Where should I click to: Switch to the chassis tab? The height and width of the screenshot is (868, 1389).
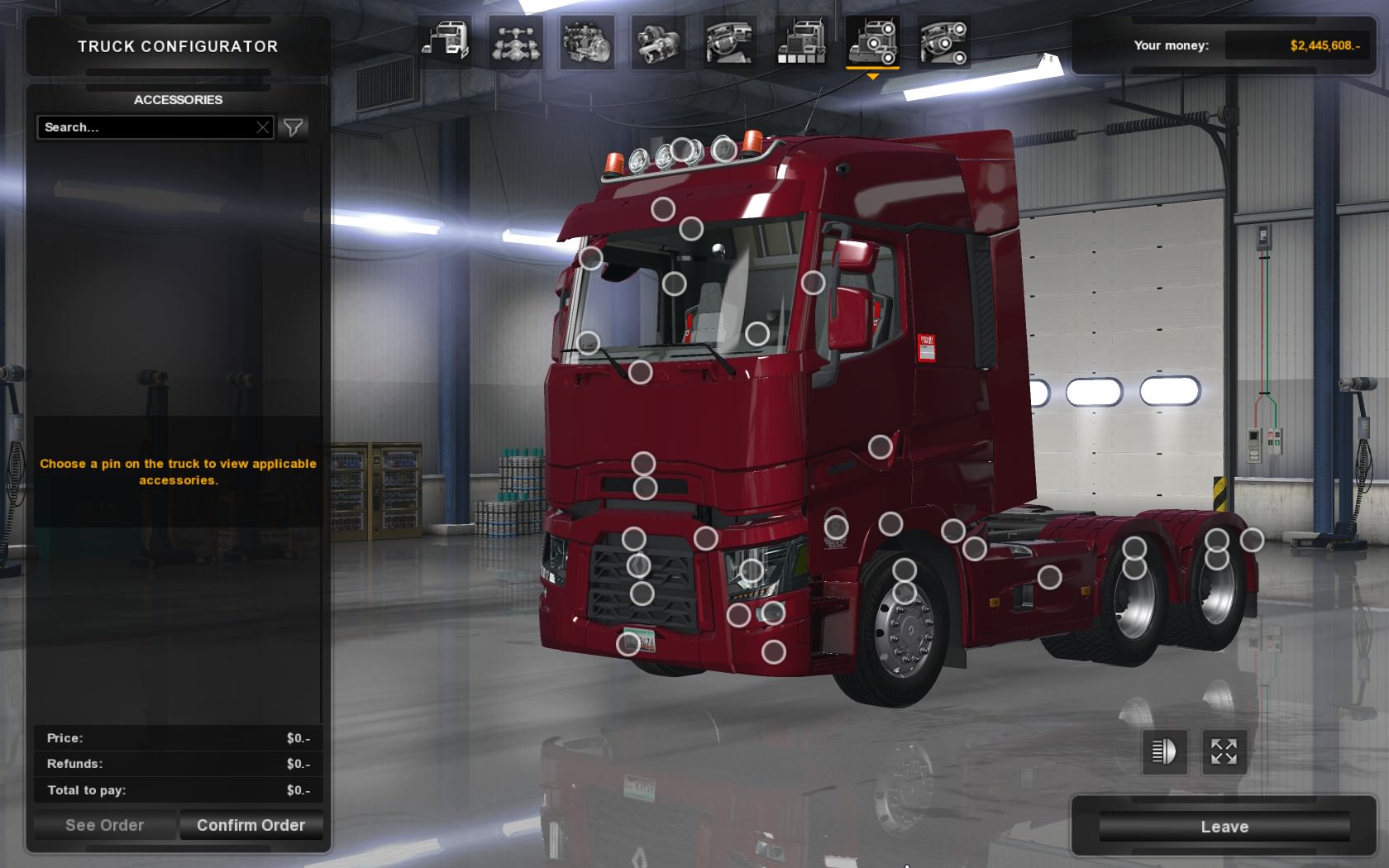tap(516, 41)
